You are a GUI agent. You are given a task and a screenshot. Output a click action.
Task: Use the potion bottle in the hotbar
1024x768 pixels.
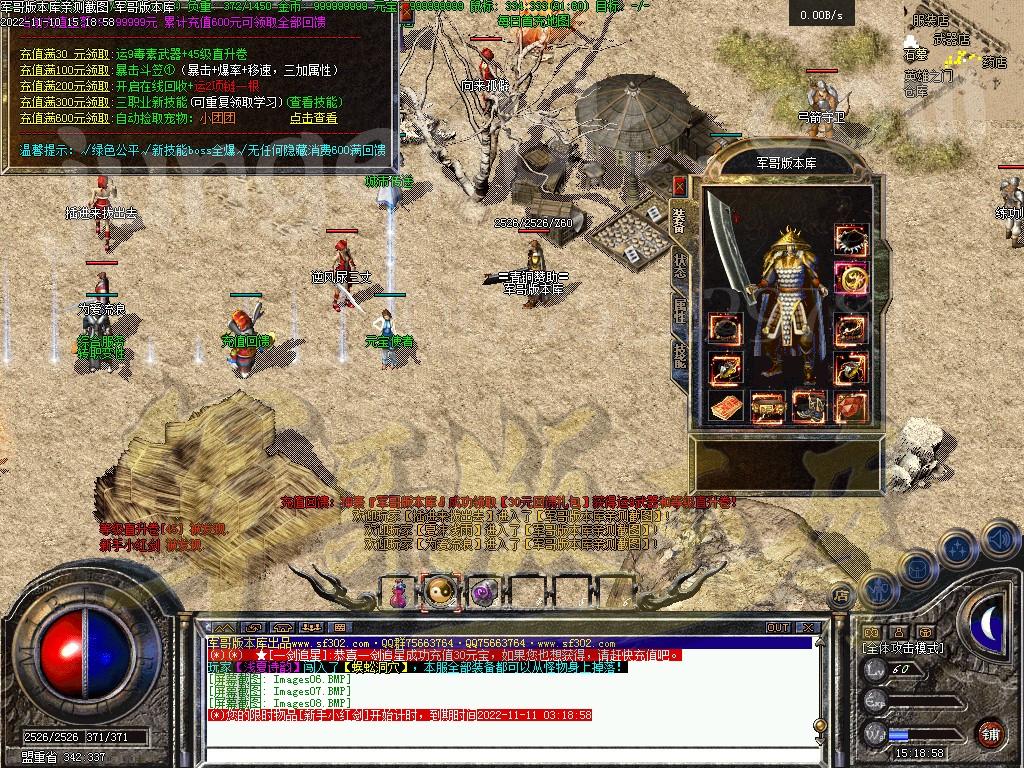pos(399,593)
